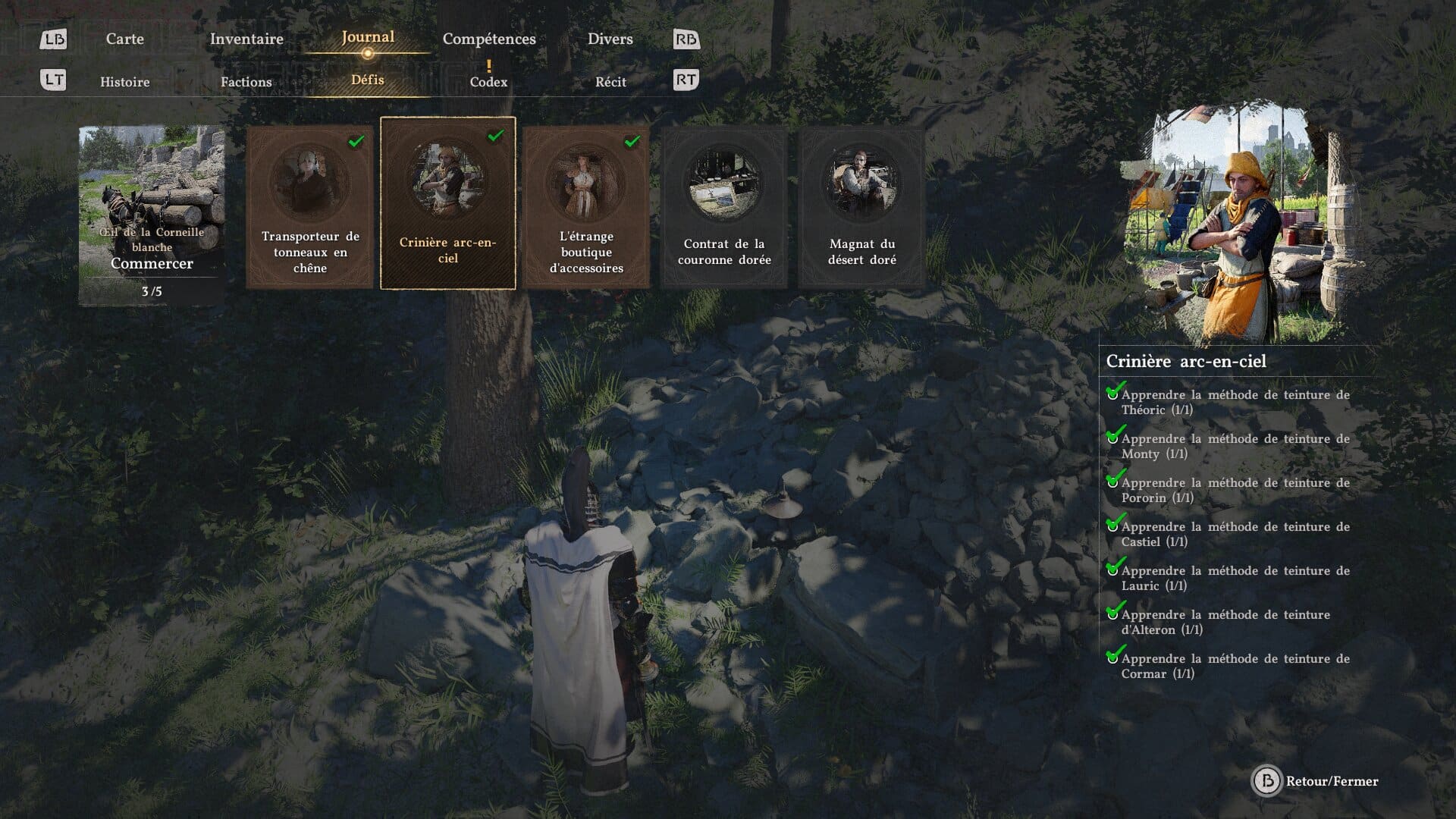Select the Crinière arc-en-ciel challenge card
This screenshot has height=819, width=1456.
click(x=447, y=203)
